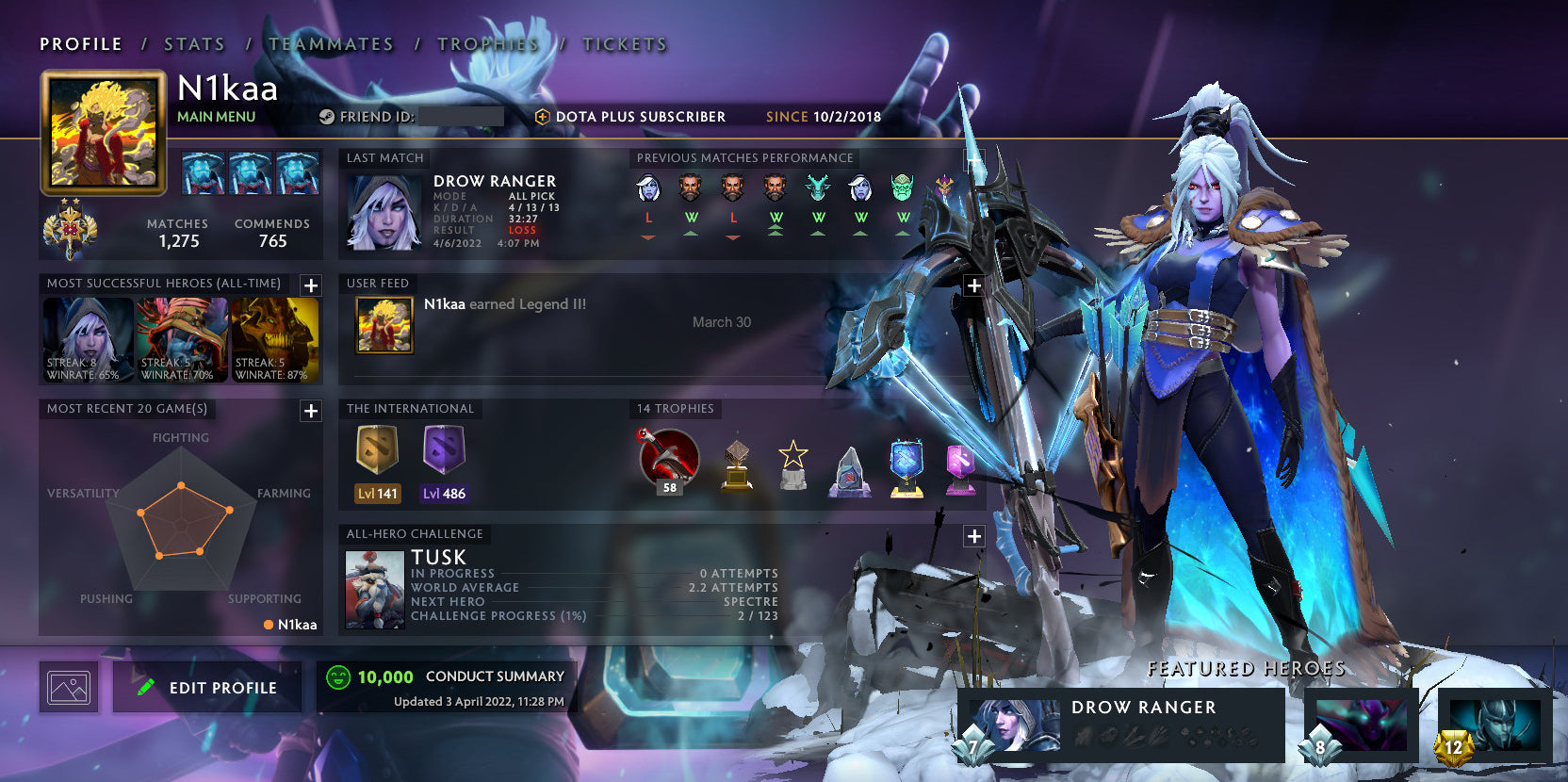Expand the Most Recent 20 Games panel
The image size is (1568, 782).
coord(310,411)
